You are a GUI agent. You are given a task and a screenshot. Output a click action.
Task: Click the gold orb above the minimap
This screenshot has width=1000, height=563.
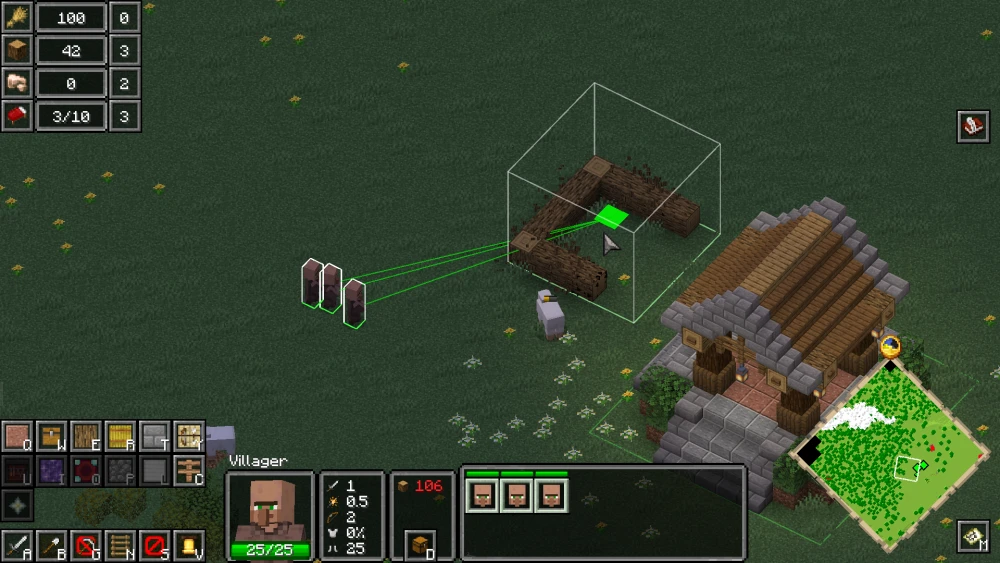[x=890, y=347]
